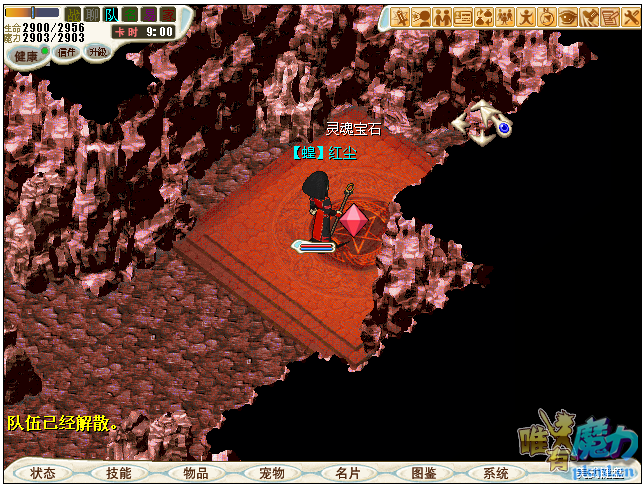Open the 技能 skills menu
Image resolution: width=643 pixels, height=486 pixels.
[119, 473]
